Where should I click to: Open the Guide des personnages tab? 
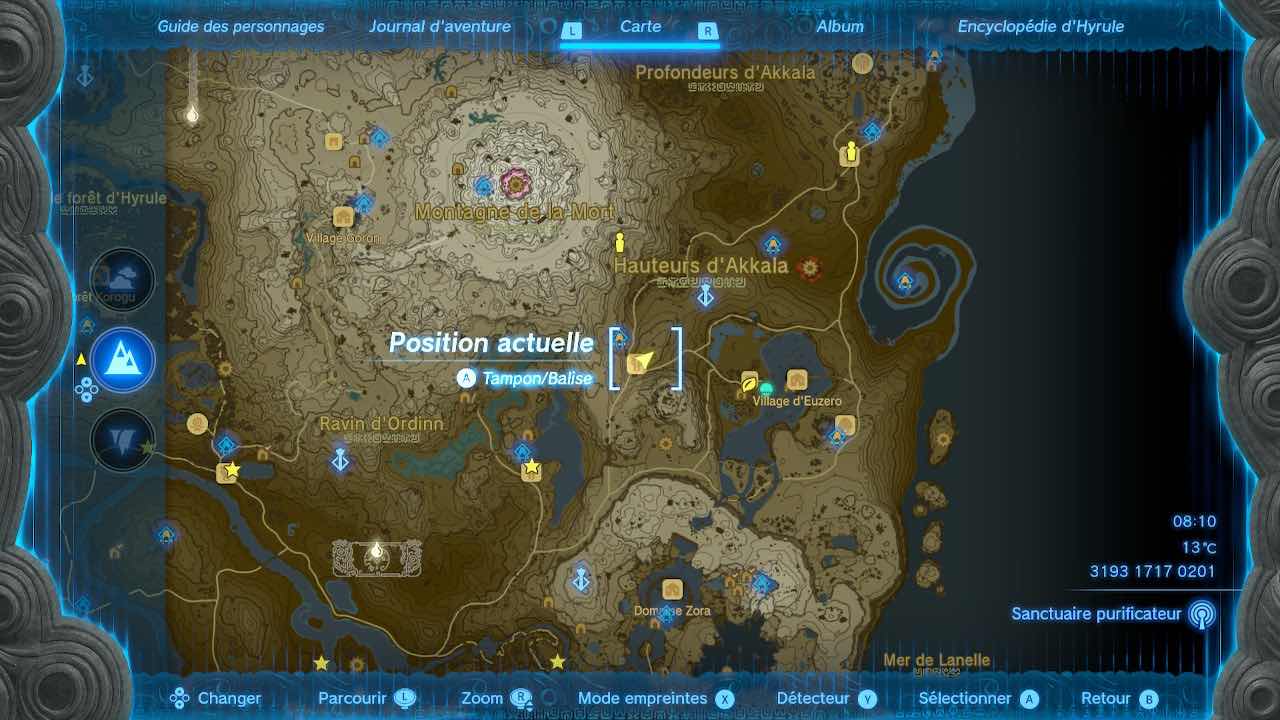(x=241, y=27)
